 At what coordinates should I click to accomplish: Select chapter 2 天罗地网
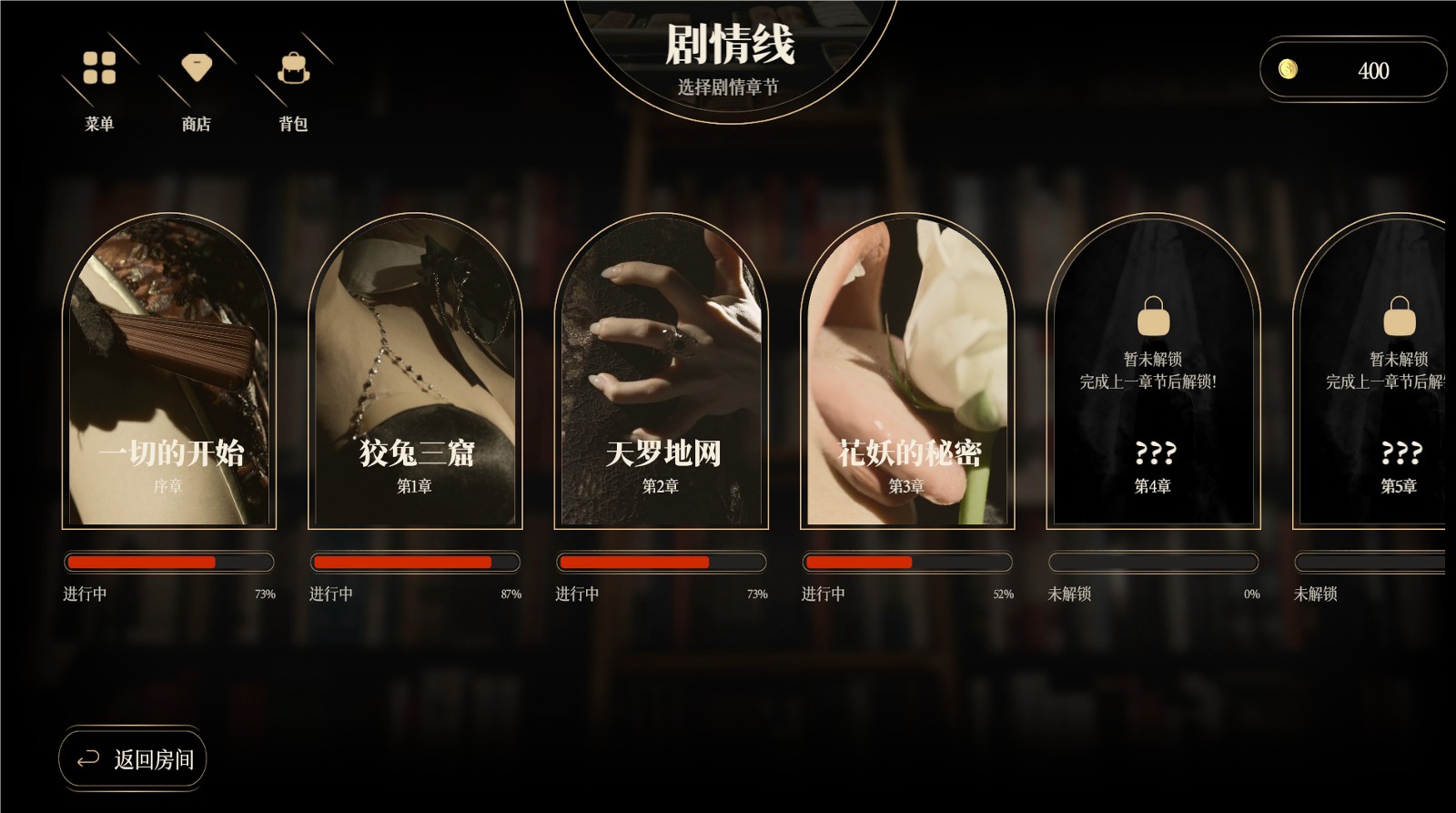point(662,373)
